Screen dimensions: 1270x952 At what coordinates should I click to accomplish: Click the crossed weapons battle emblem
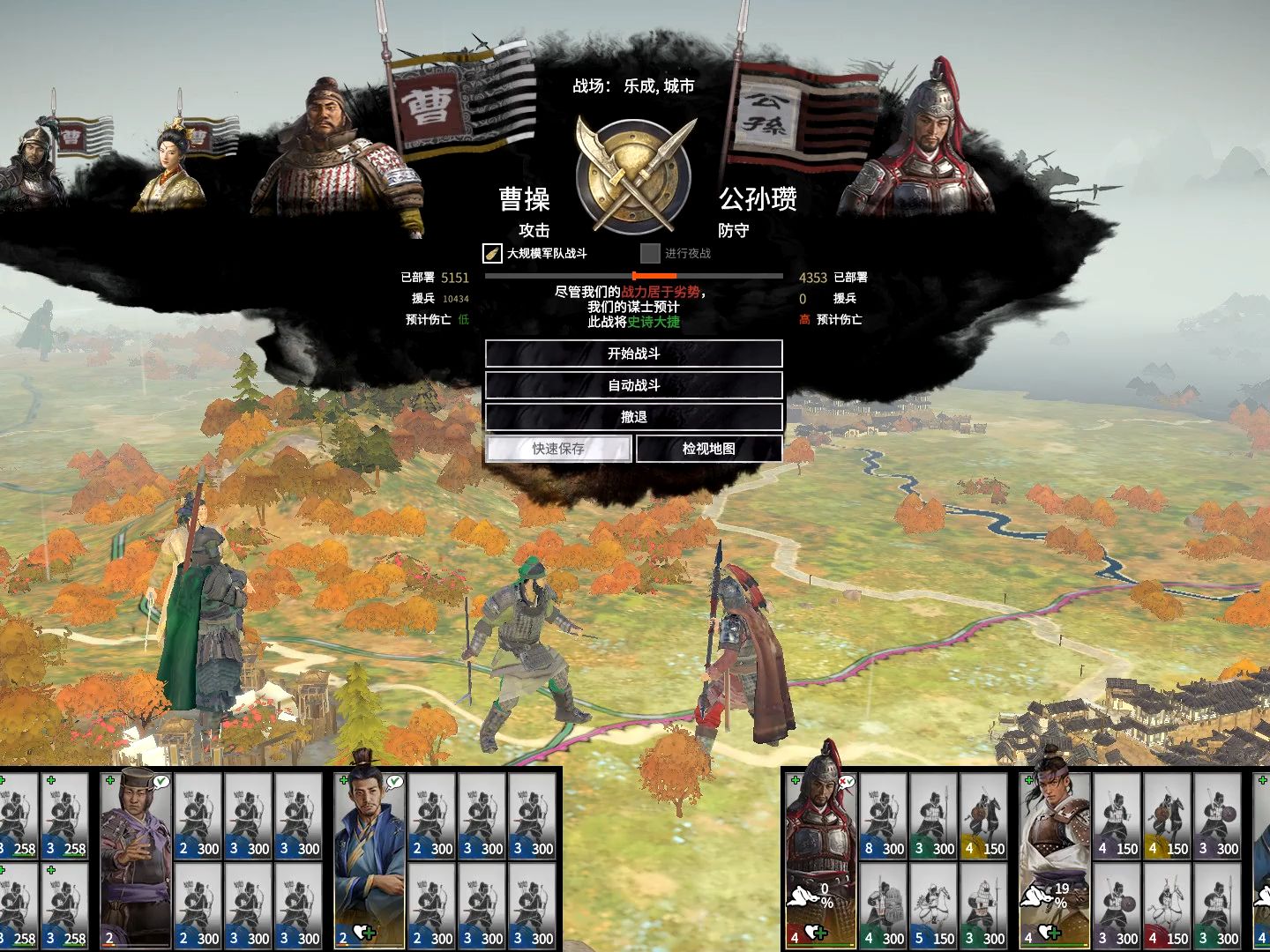click(633, 175)
